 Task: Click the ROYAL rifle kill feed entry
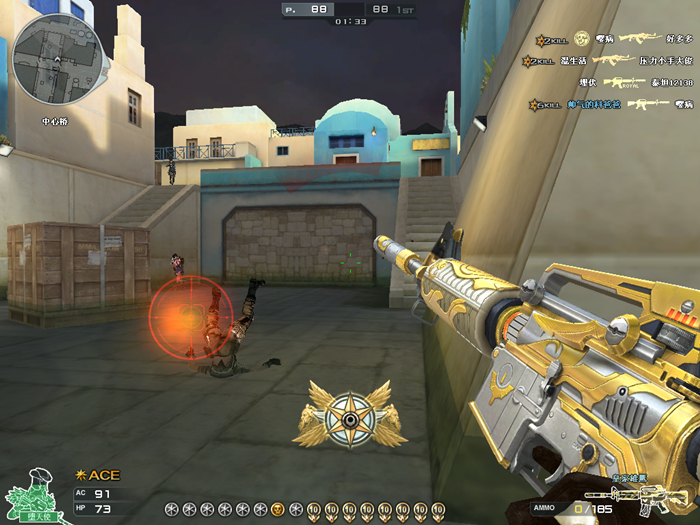(x=625, y=82)
